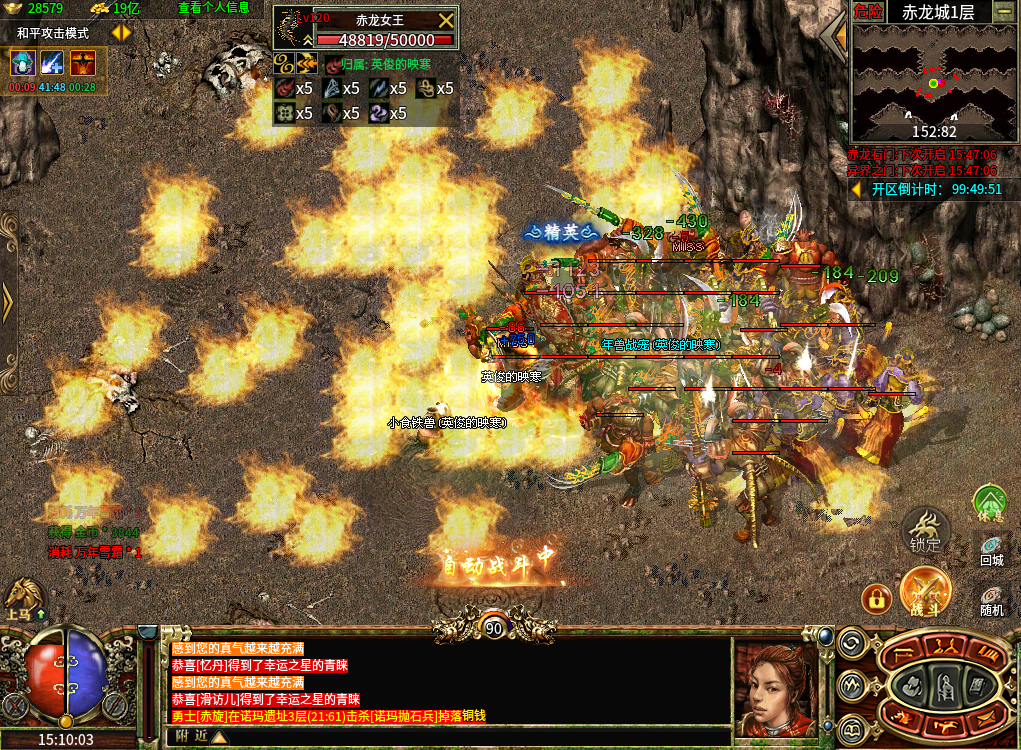Open 查看个人信息 personal info
1021x750 pixels.
(x=214, y=8)
